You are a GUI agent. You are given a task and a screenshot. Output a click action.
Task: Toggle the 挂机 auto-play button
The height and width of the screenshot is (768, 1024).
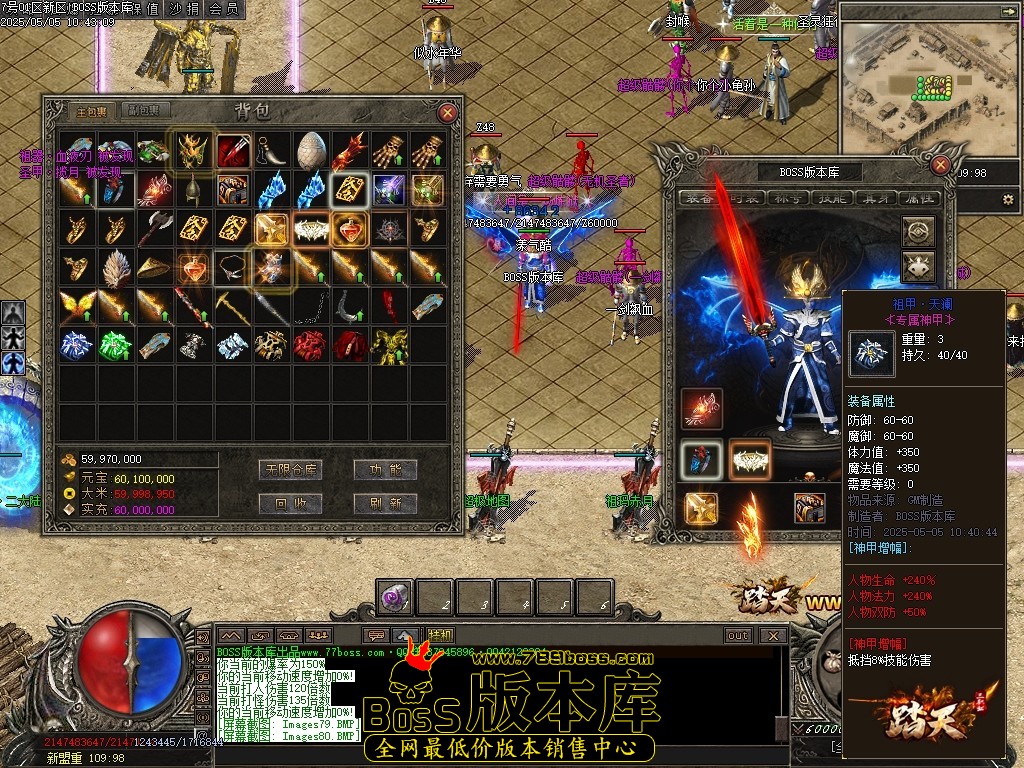click(440, 635)
